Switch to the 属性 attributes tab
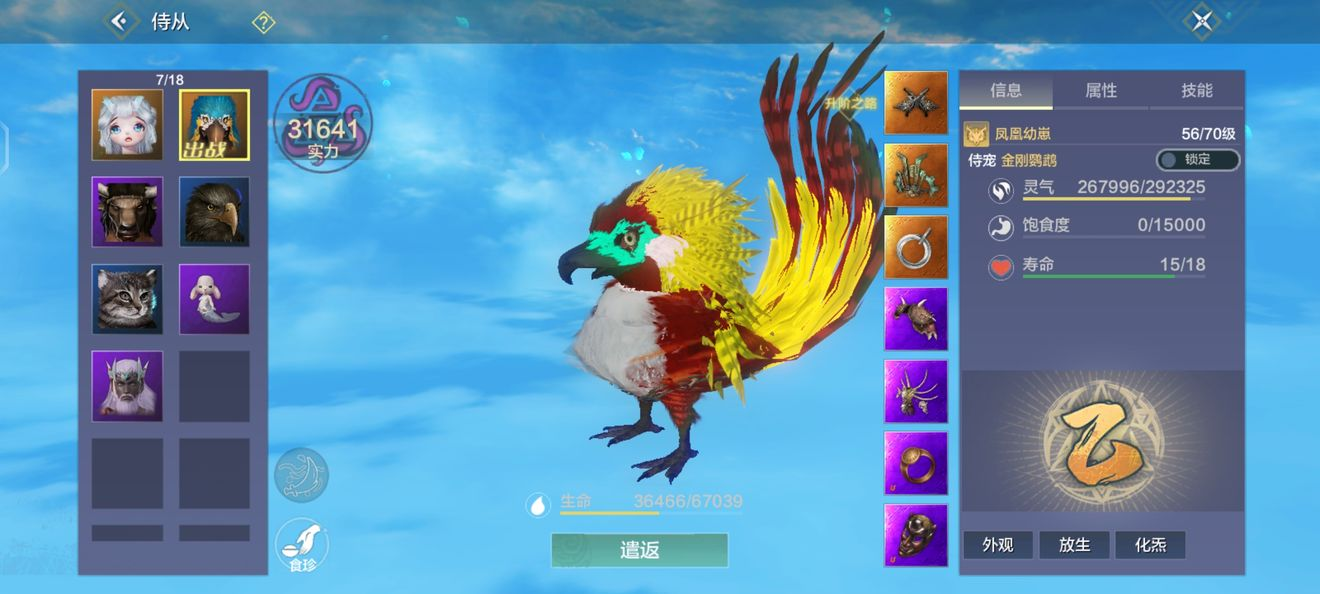 click(1101, 91)
